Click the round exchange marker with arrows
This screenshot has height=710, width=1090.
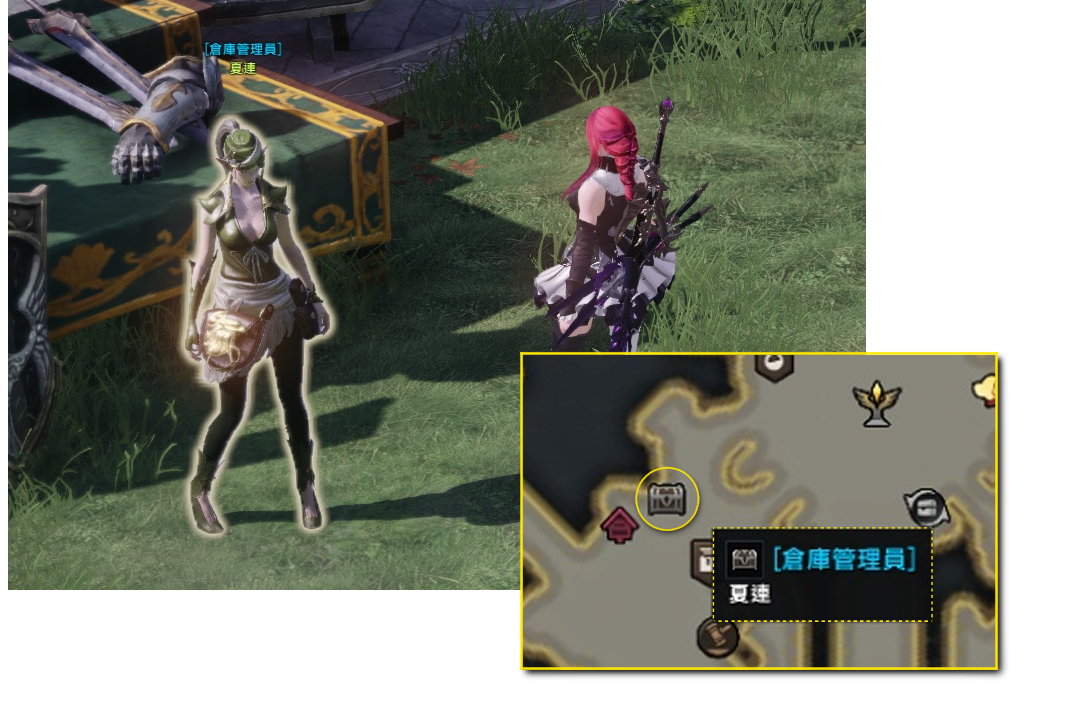point(925,507)
